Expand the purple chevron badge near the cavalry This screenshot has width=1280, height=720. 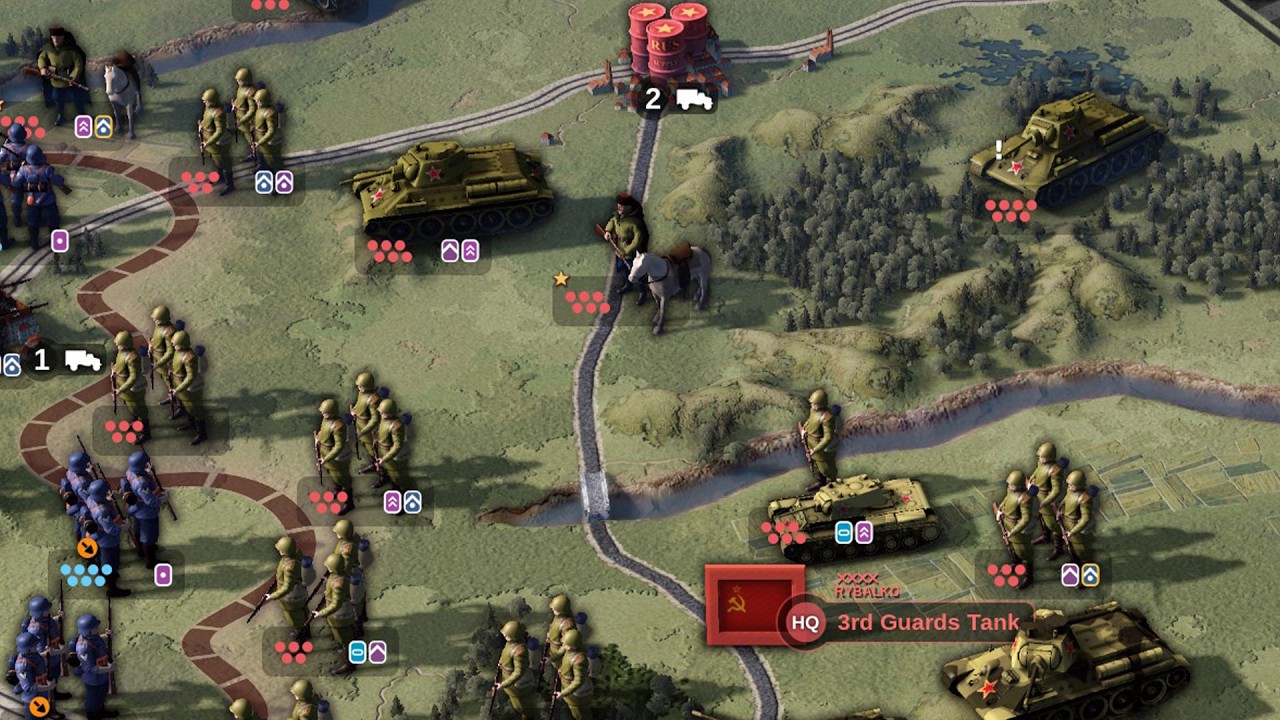pos(81,128)
